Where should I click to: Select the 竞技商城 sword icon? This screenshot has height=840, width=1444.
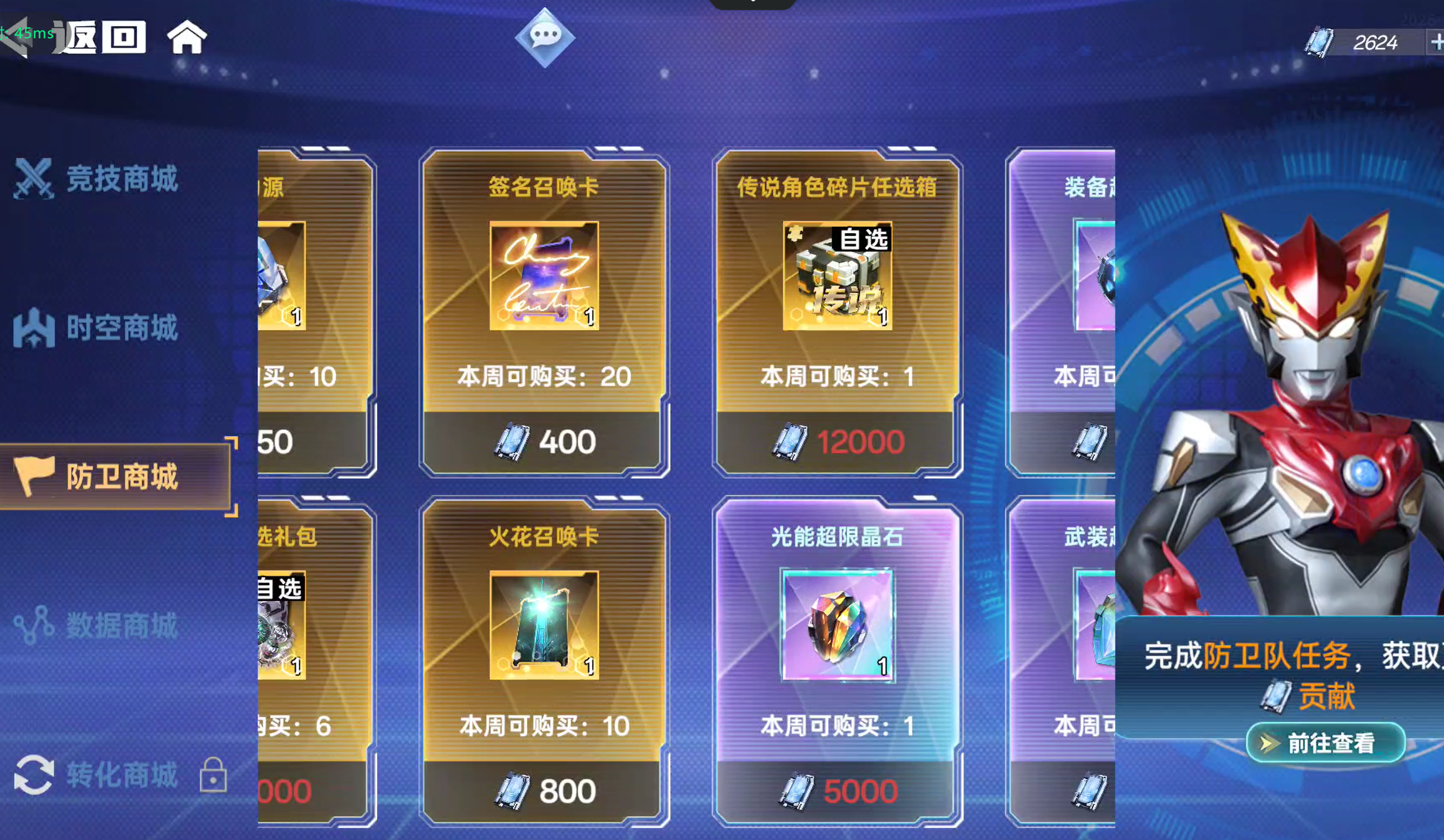coord(34,178)
